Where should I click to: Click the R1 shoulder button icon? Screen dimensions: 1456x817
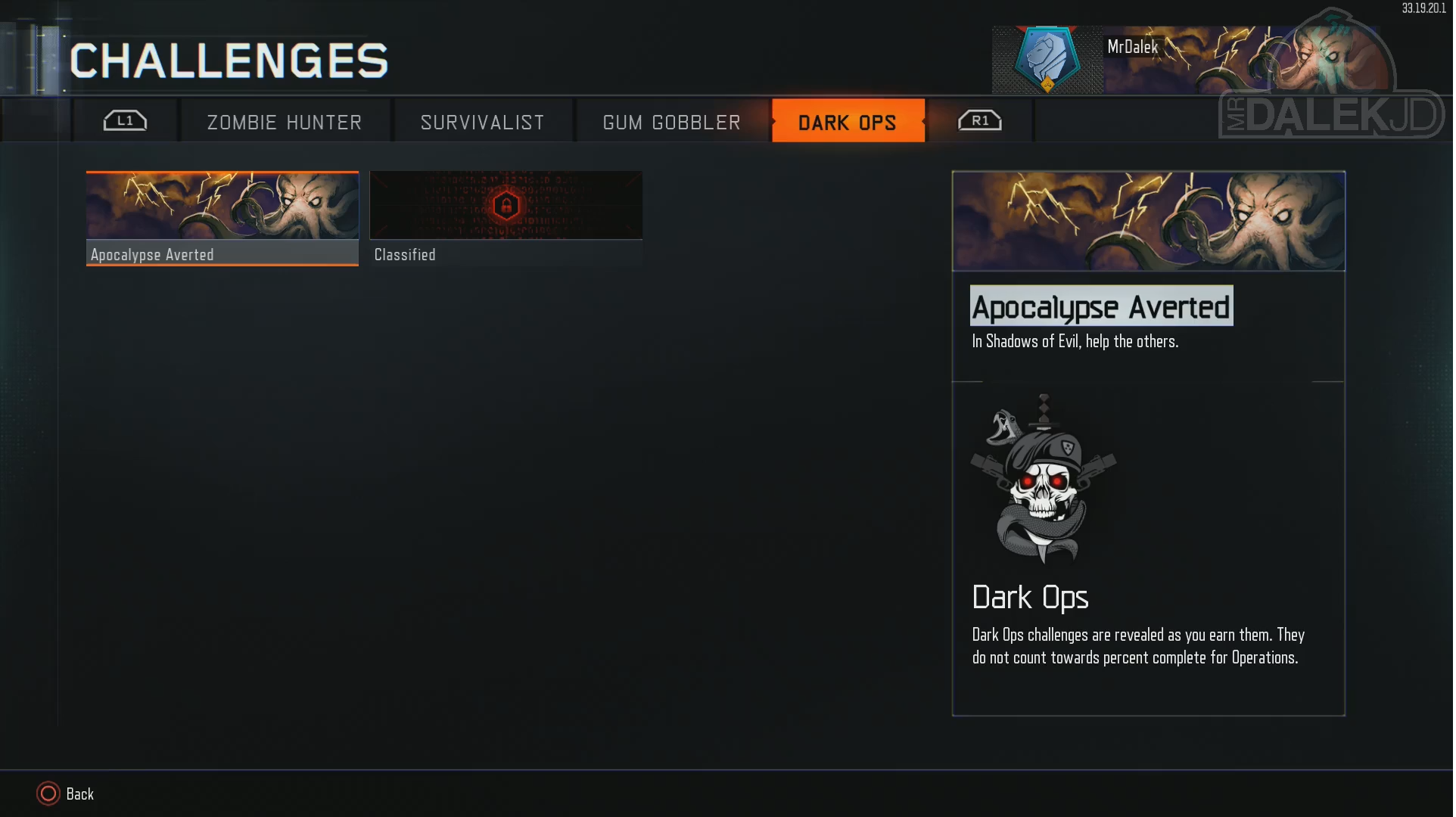[x=980, y=120]
